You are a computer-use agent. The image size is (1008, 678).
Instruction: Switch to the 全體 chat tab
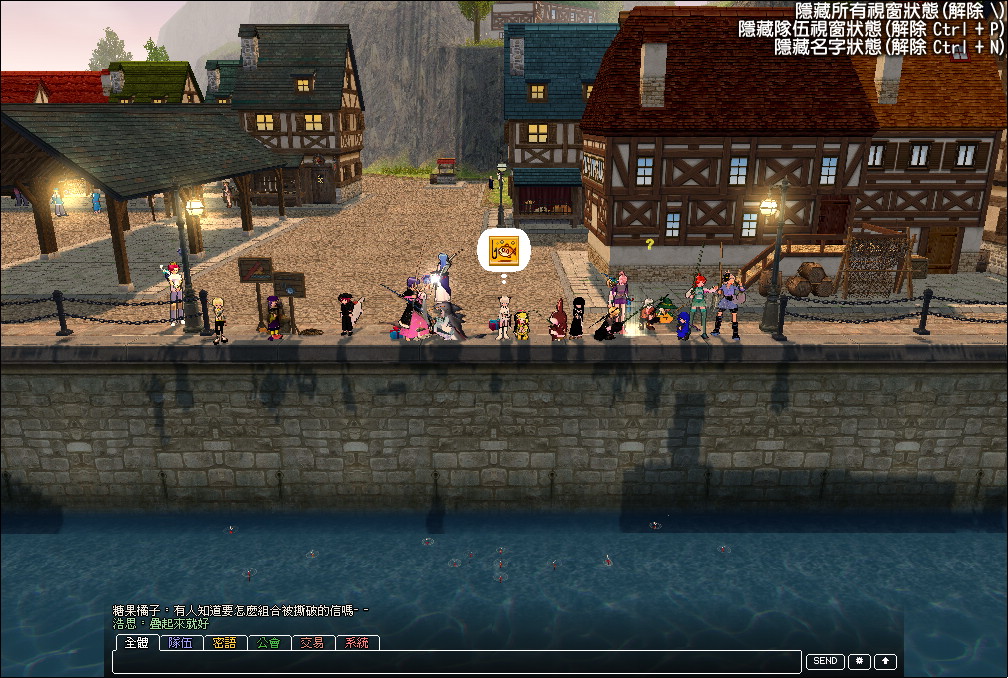tap(136, 643)
